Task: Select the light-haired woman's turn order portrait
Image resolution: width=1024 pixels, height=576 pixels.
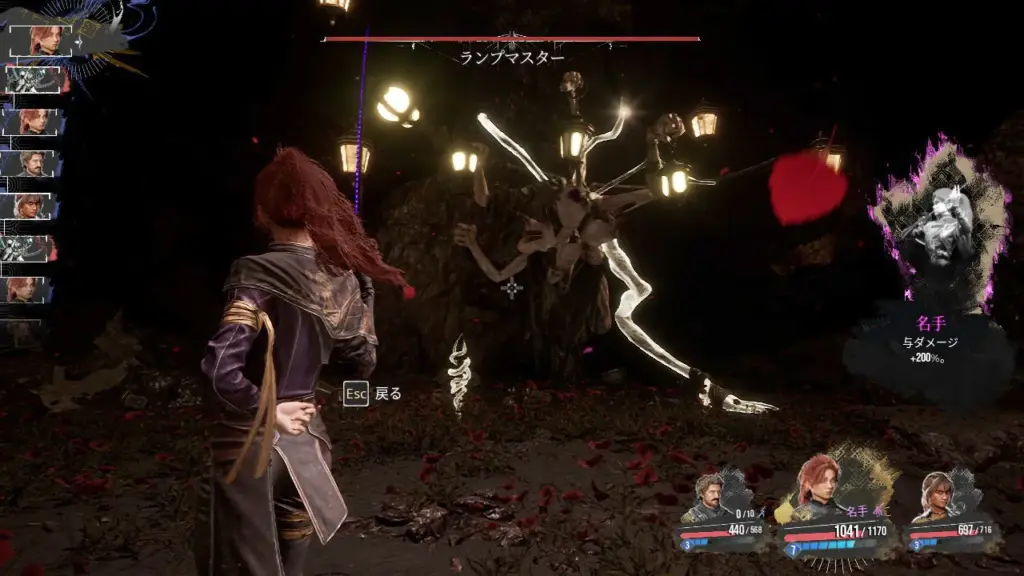Action: [x=34, y=206]
